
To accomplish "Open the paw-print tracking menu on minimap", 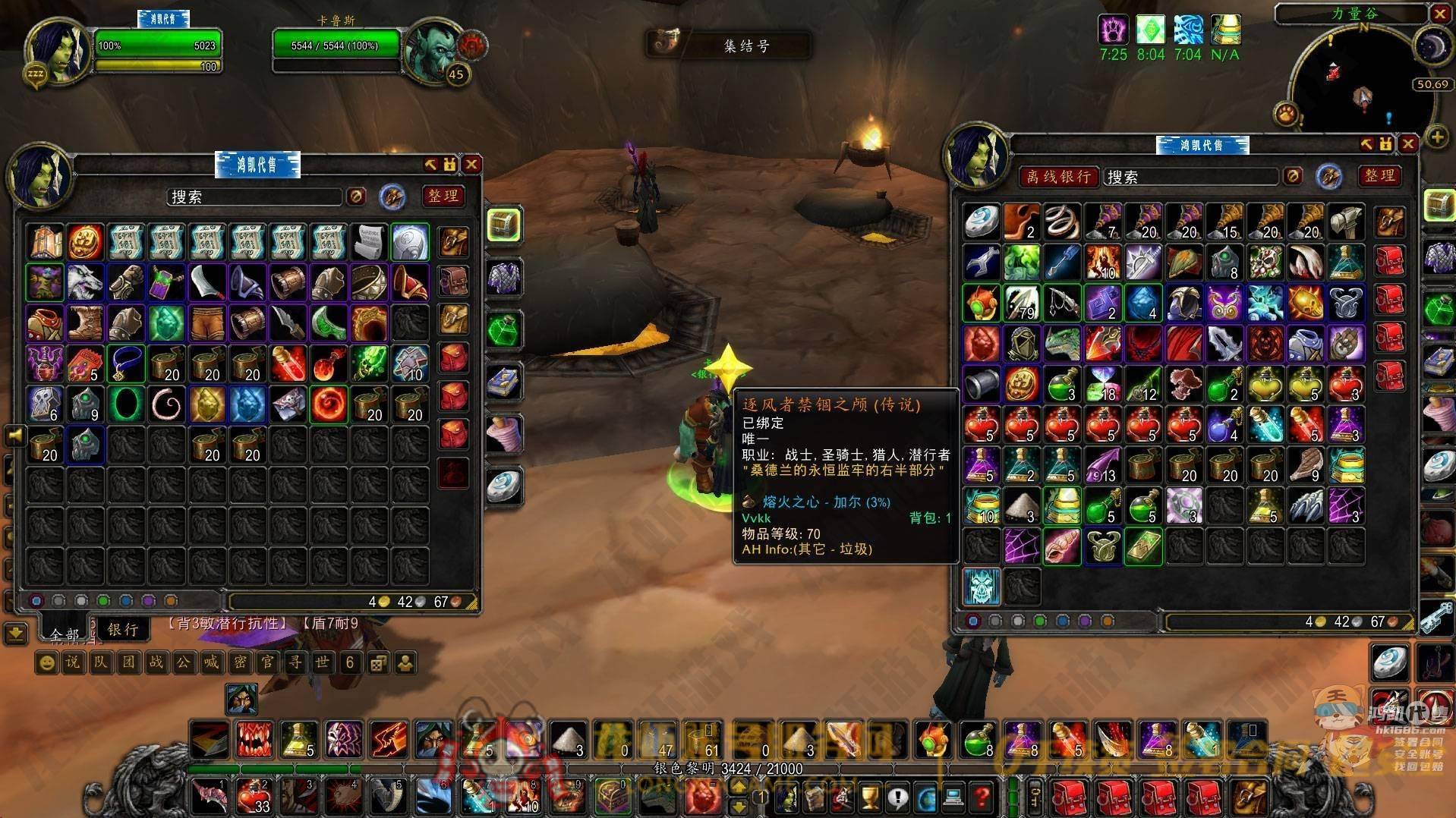I will 1287,115.
